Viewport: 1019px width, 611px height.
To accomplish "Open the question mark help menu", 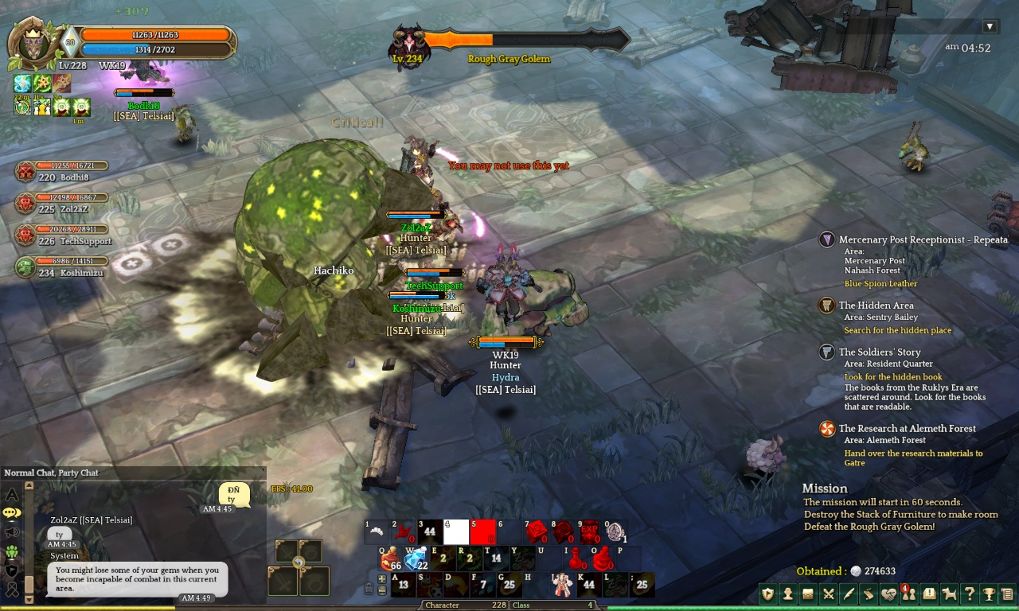I will coord(969,594).
